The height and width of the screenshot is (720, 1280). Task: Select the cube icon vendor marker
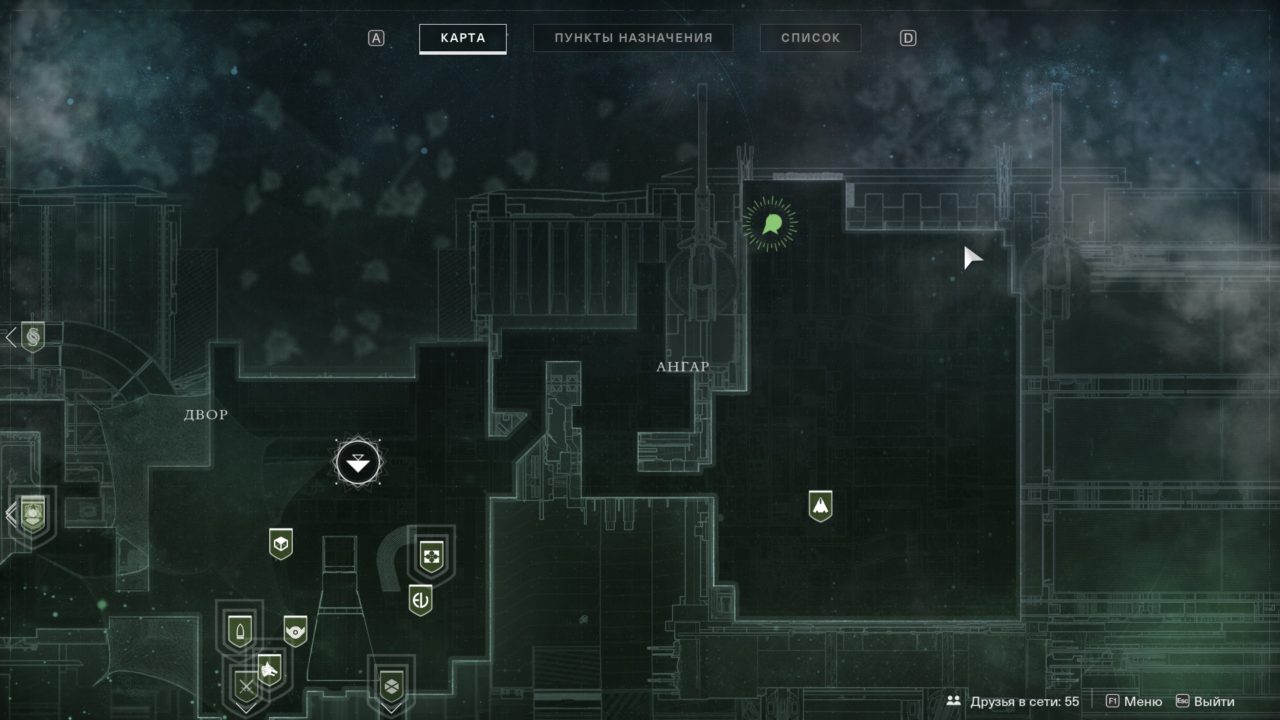(x=281, y=543)
